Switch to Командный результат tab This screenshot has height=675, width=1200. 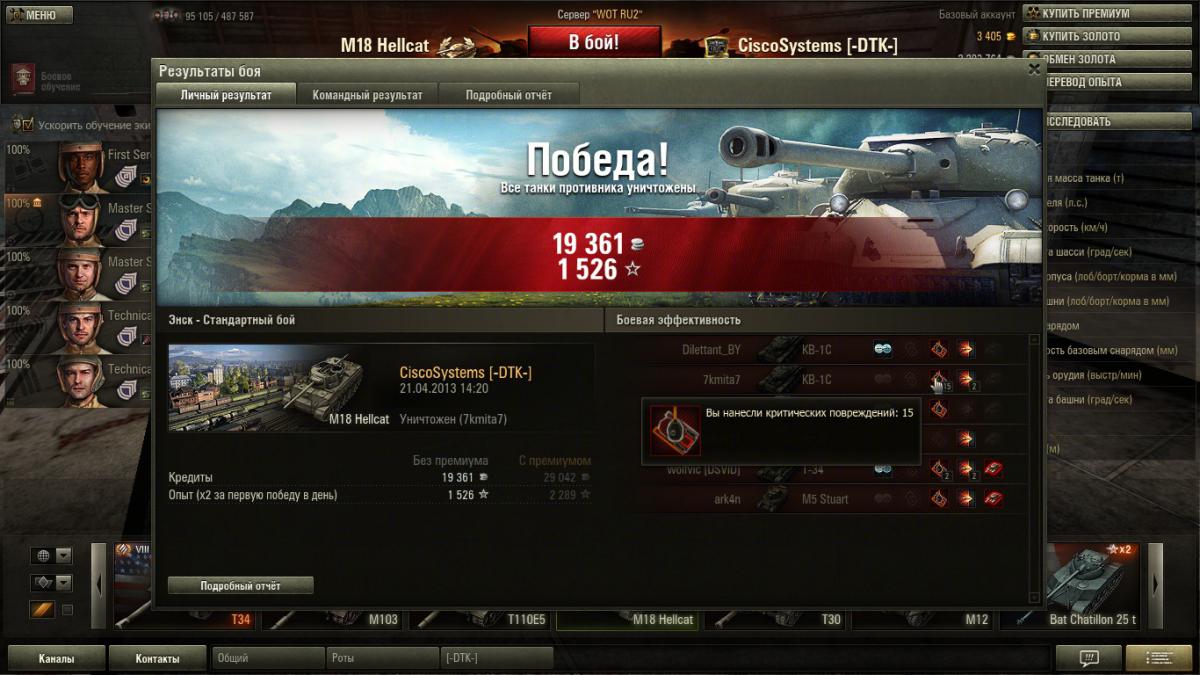tap(367, 95)
